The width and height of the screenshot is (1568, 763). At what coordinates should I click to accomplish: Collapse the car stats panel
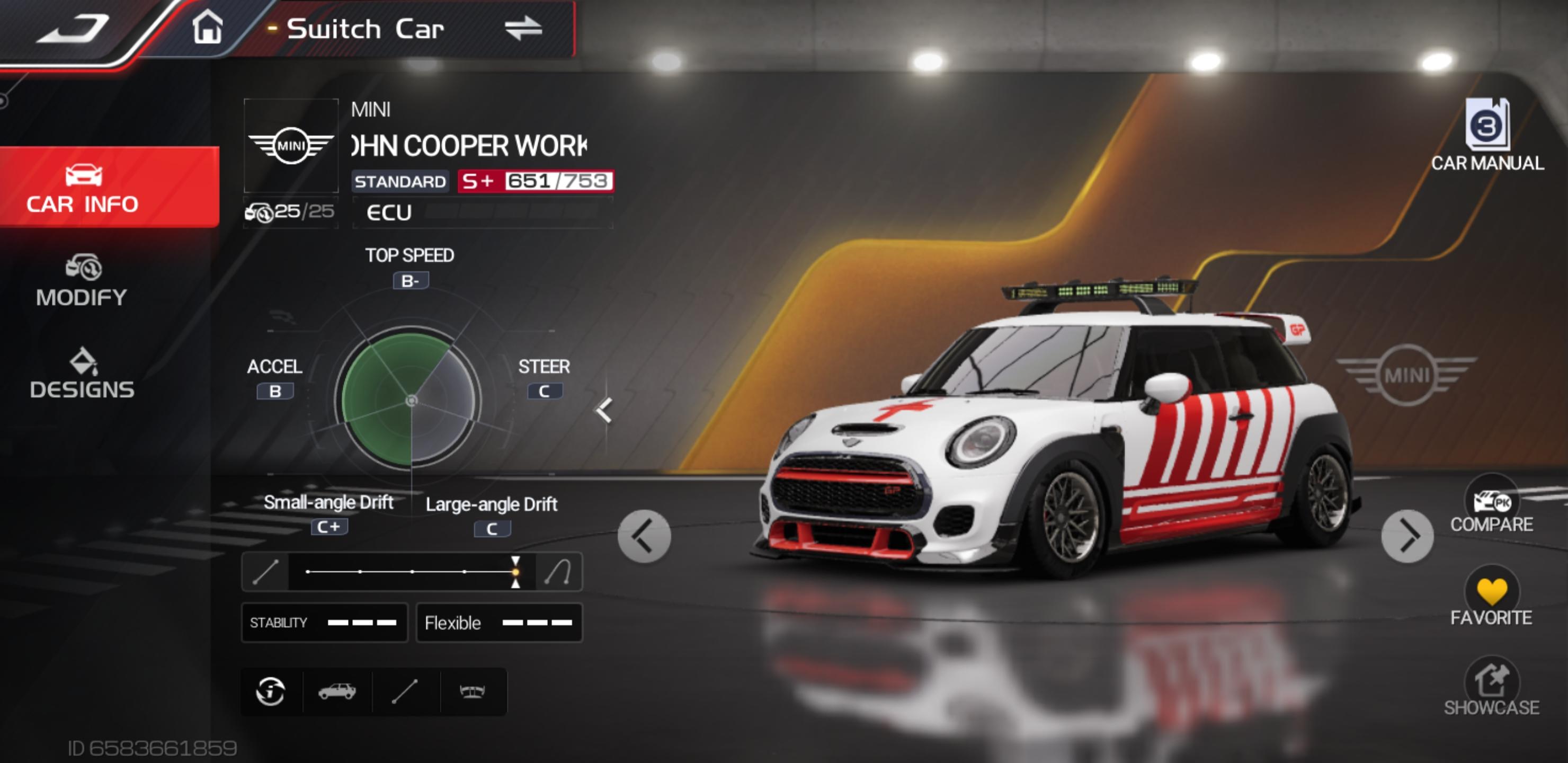click(604, 410)
